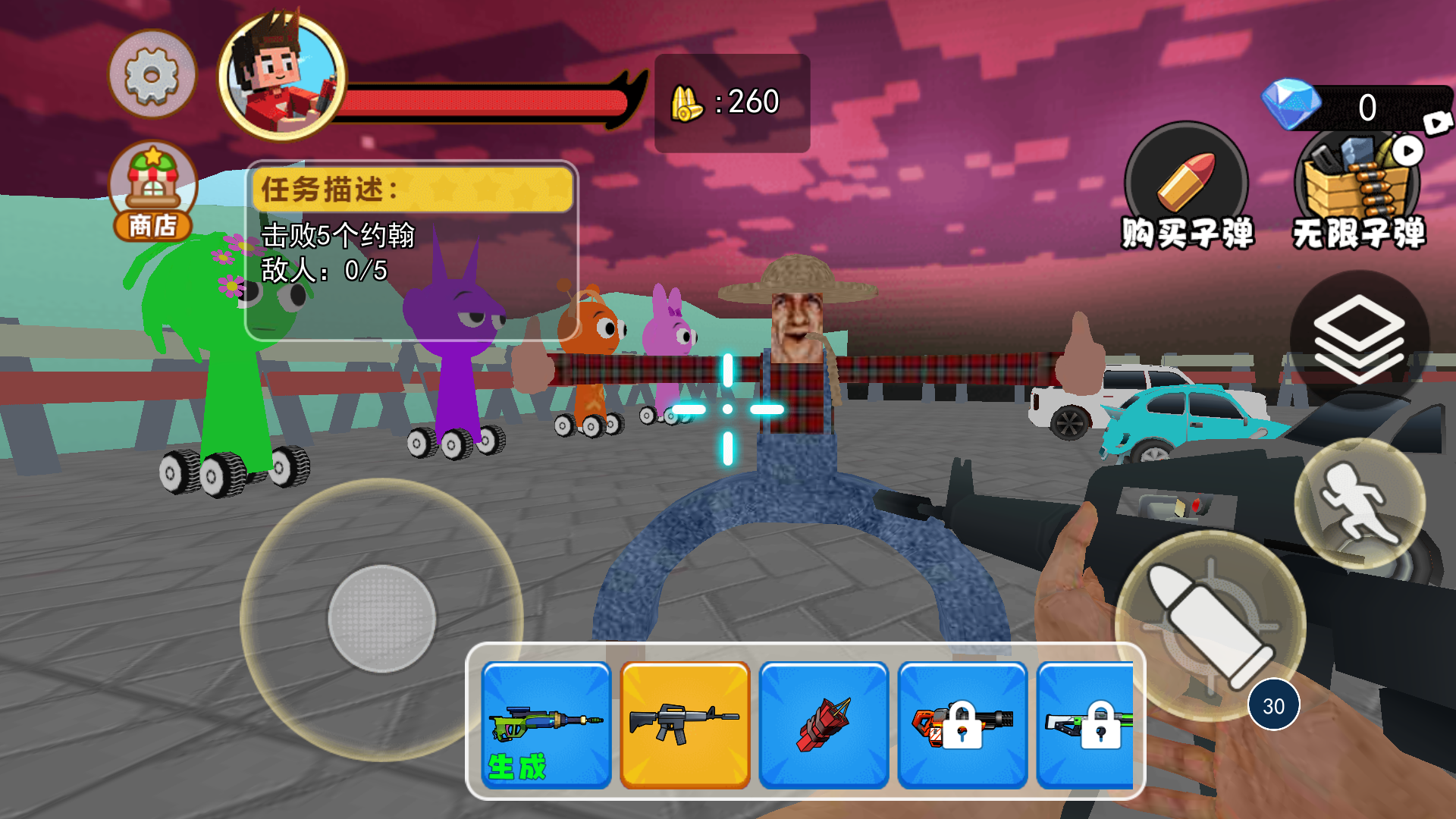
Task: Open the 商店 shop
Action: (x=152, y=191)
